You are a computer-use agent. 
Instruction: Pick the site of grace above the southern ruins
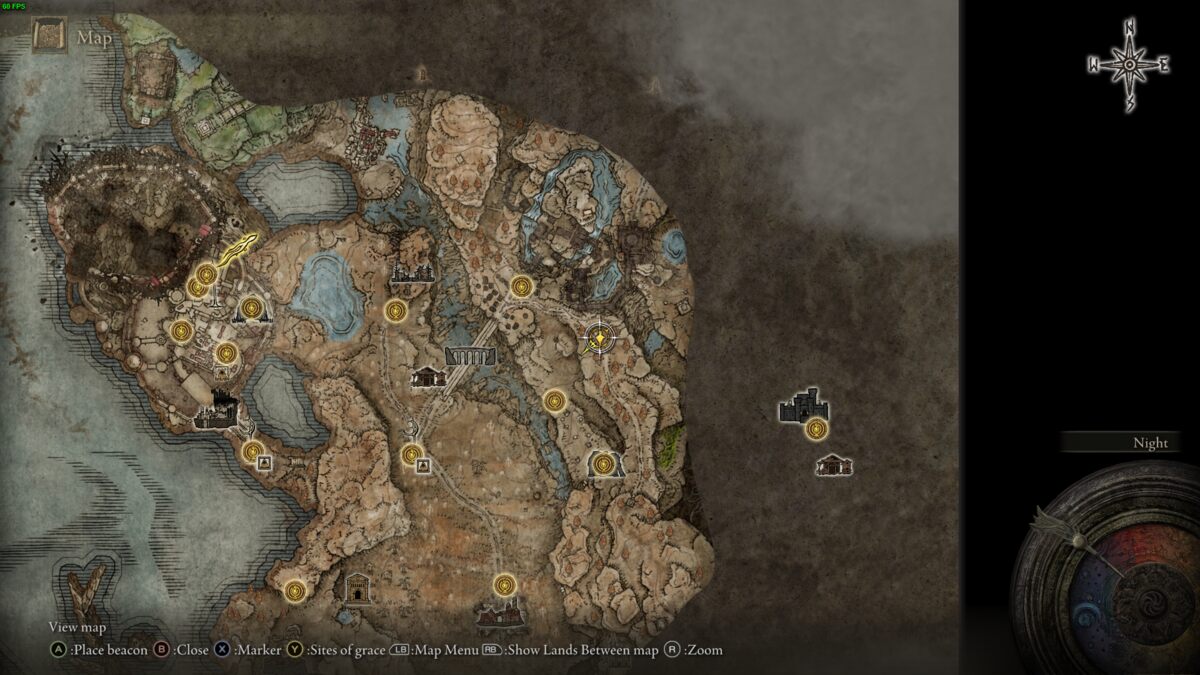click(x=505, y=584)
